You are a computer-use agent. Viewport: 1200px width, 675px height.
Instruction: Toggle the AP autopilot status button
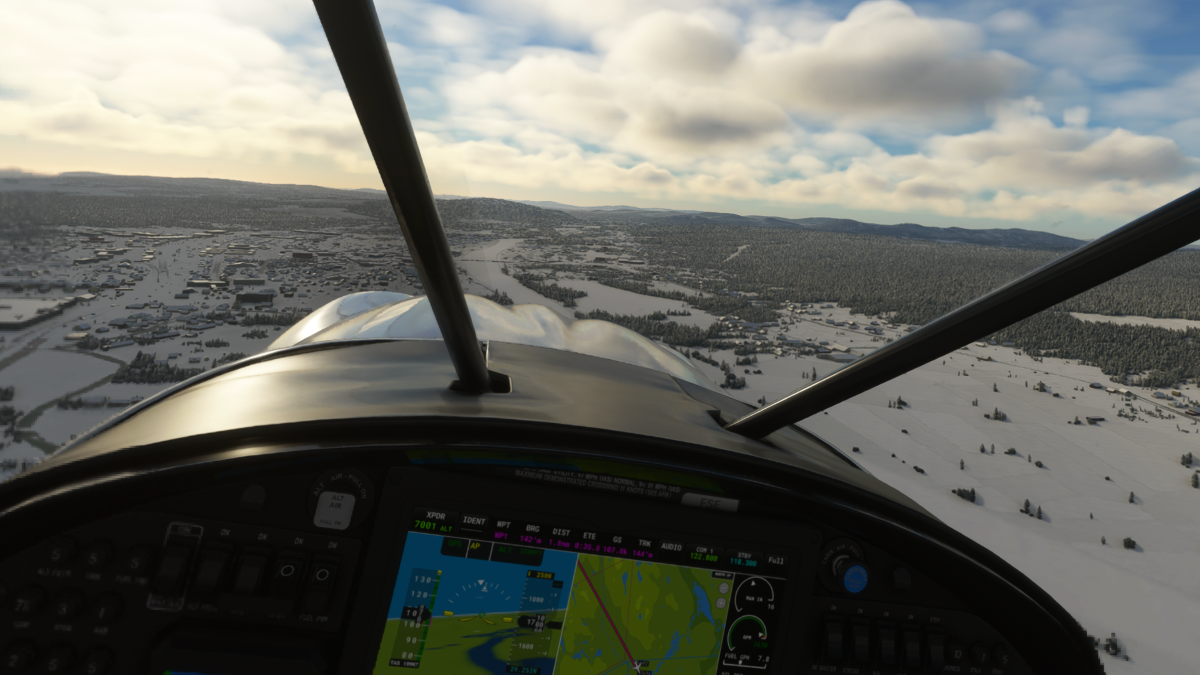click(x=475, y=548)
